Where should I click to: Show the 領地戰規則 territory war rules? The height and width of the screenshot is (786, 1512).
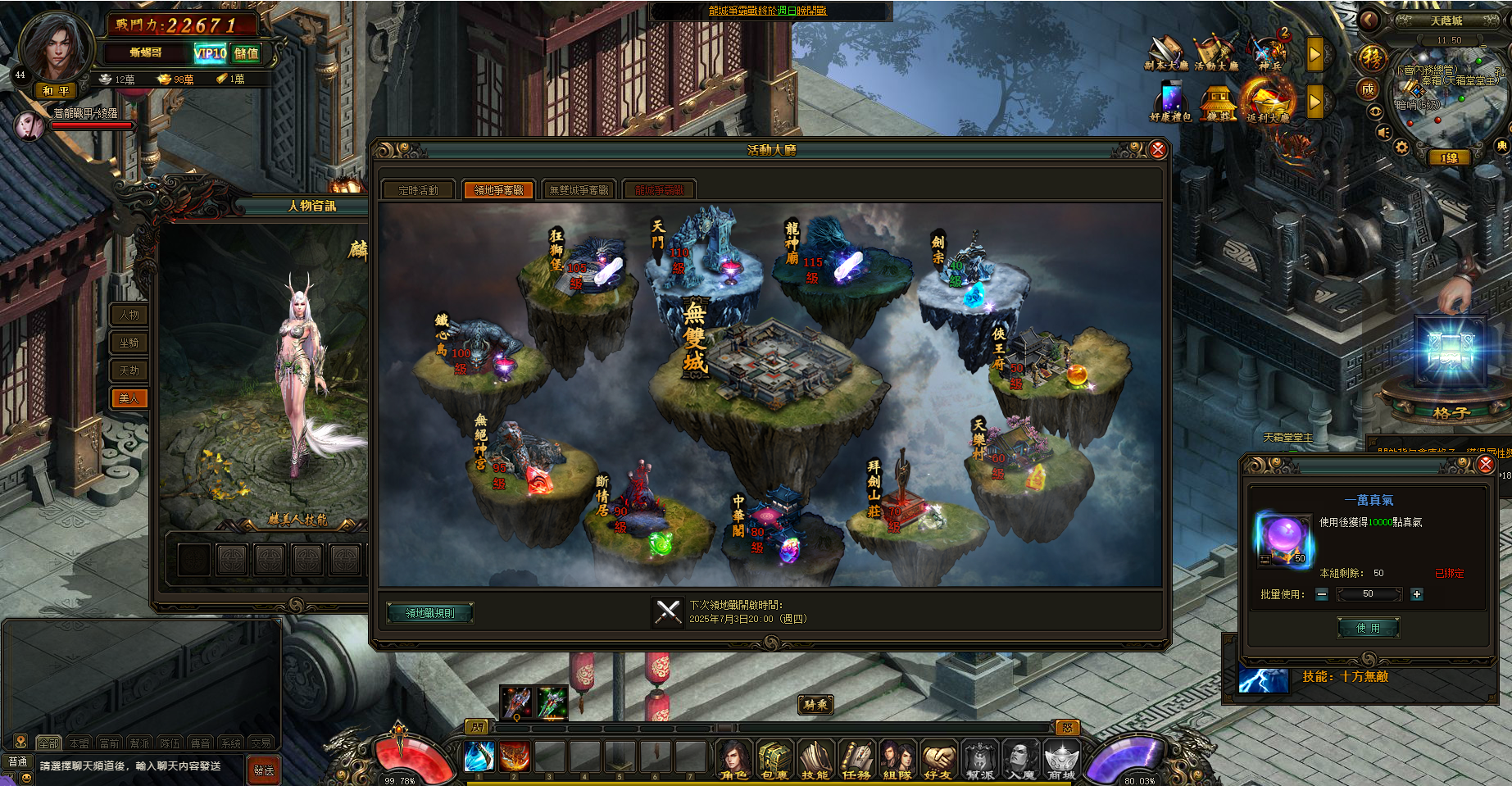(x=430, y=613)
